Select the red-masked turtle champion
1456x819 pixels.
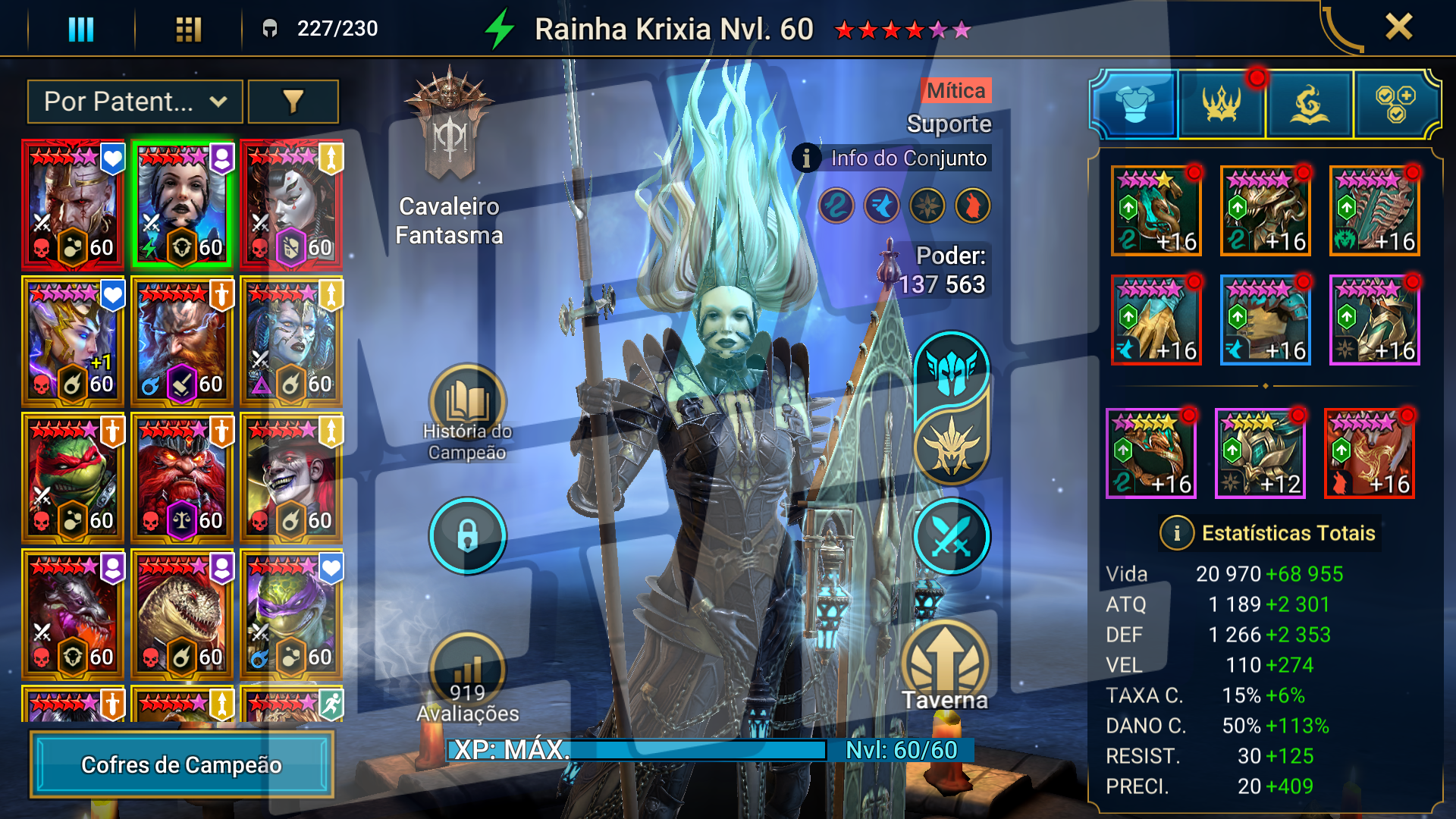click(x=73, y=478)
